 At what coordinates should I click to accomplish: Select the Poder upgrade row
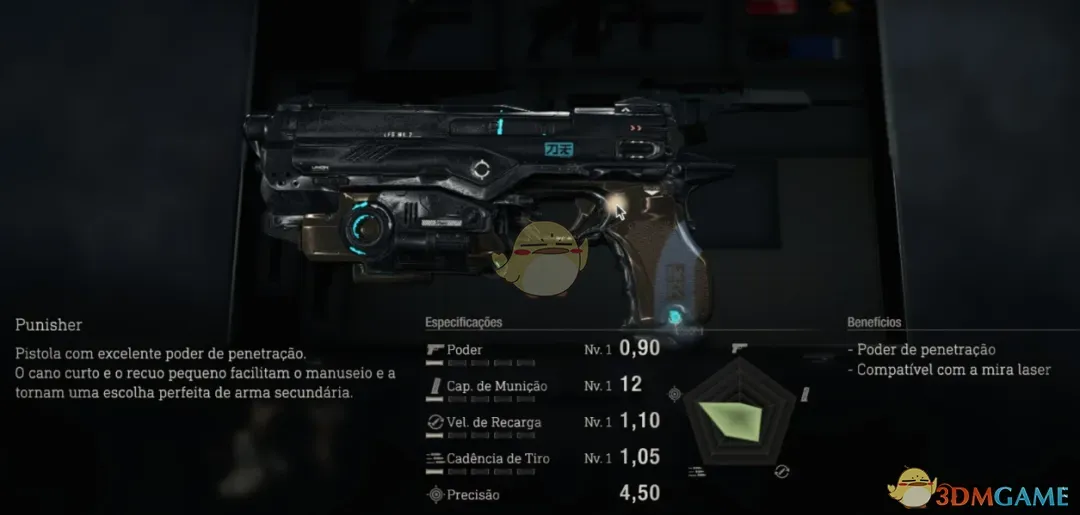[540, 350]
